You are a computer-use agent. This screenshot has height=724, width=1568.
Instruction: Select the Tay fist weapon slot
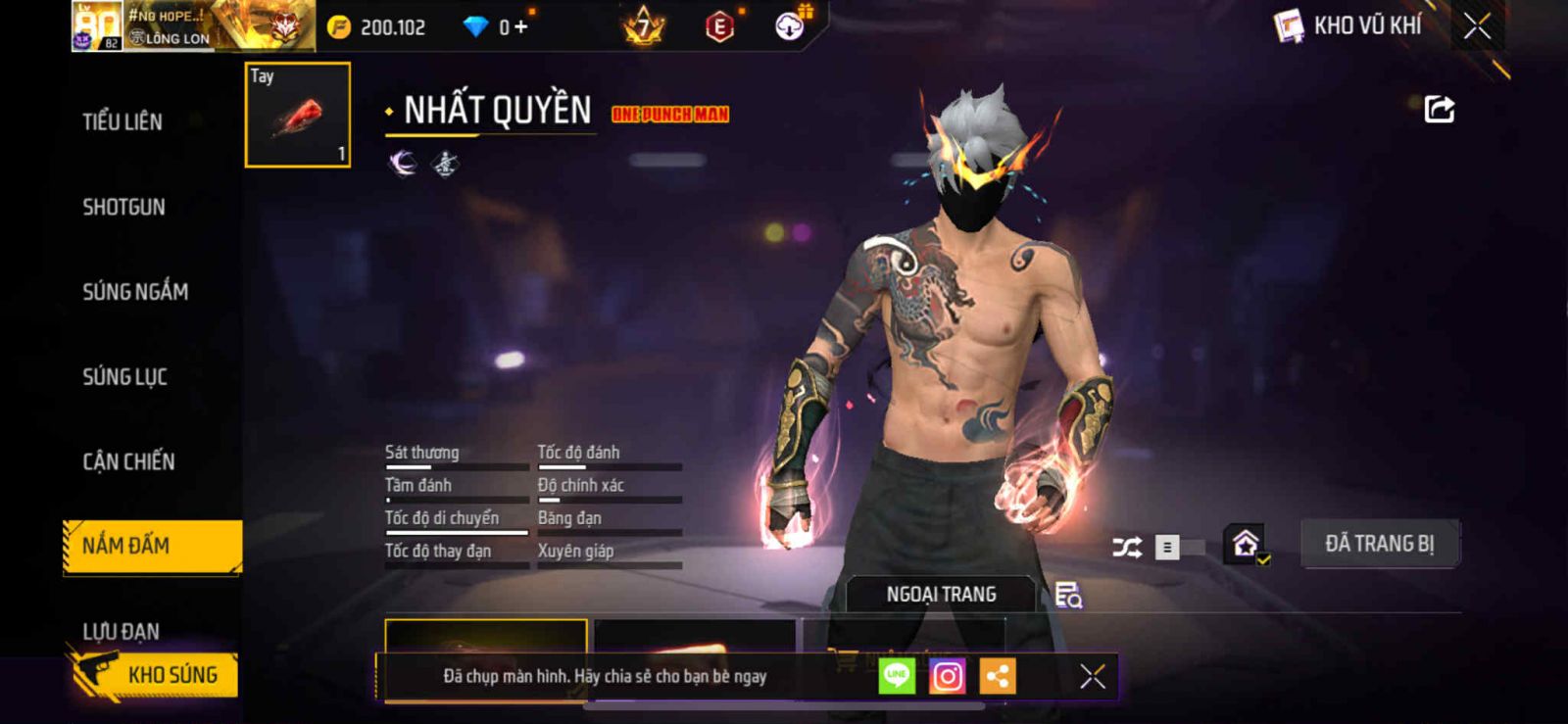click(297, 115)
